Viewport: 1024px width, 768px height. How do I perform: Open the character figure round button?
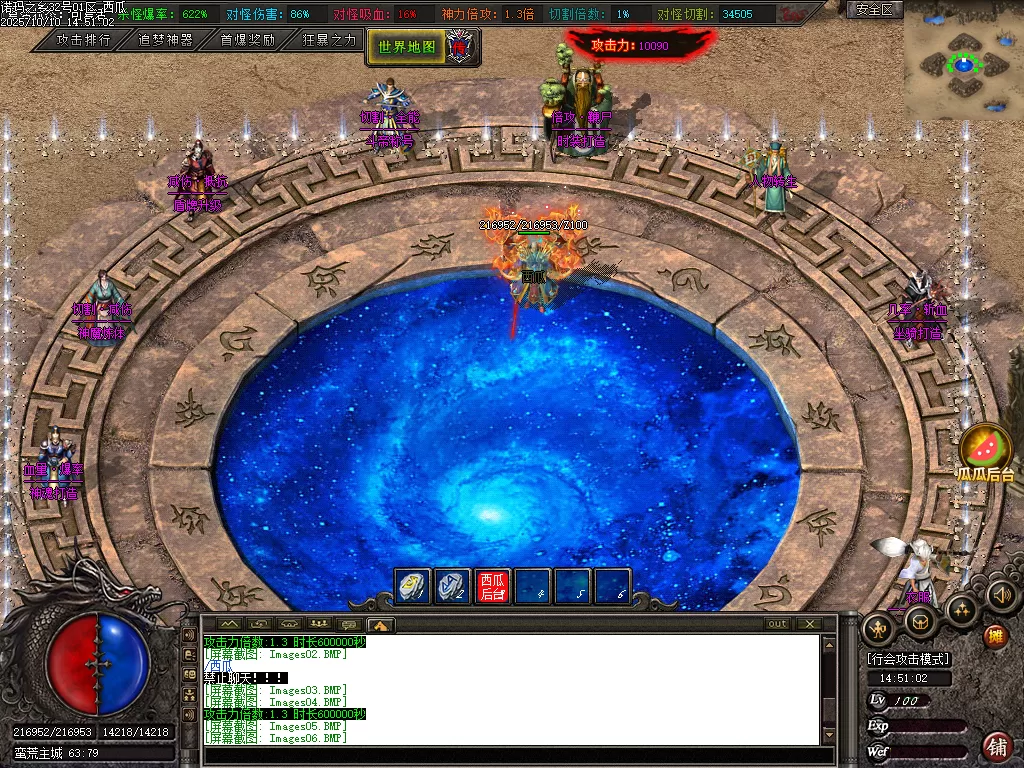point(879,628)
